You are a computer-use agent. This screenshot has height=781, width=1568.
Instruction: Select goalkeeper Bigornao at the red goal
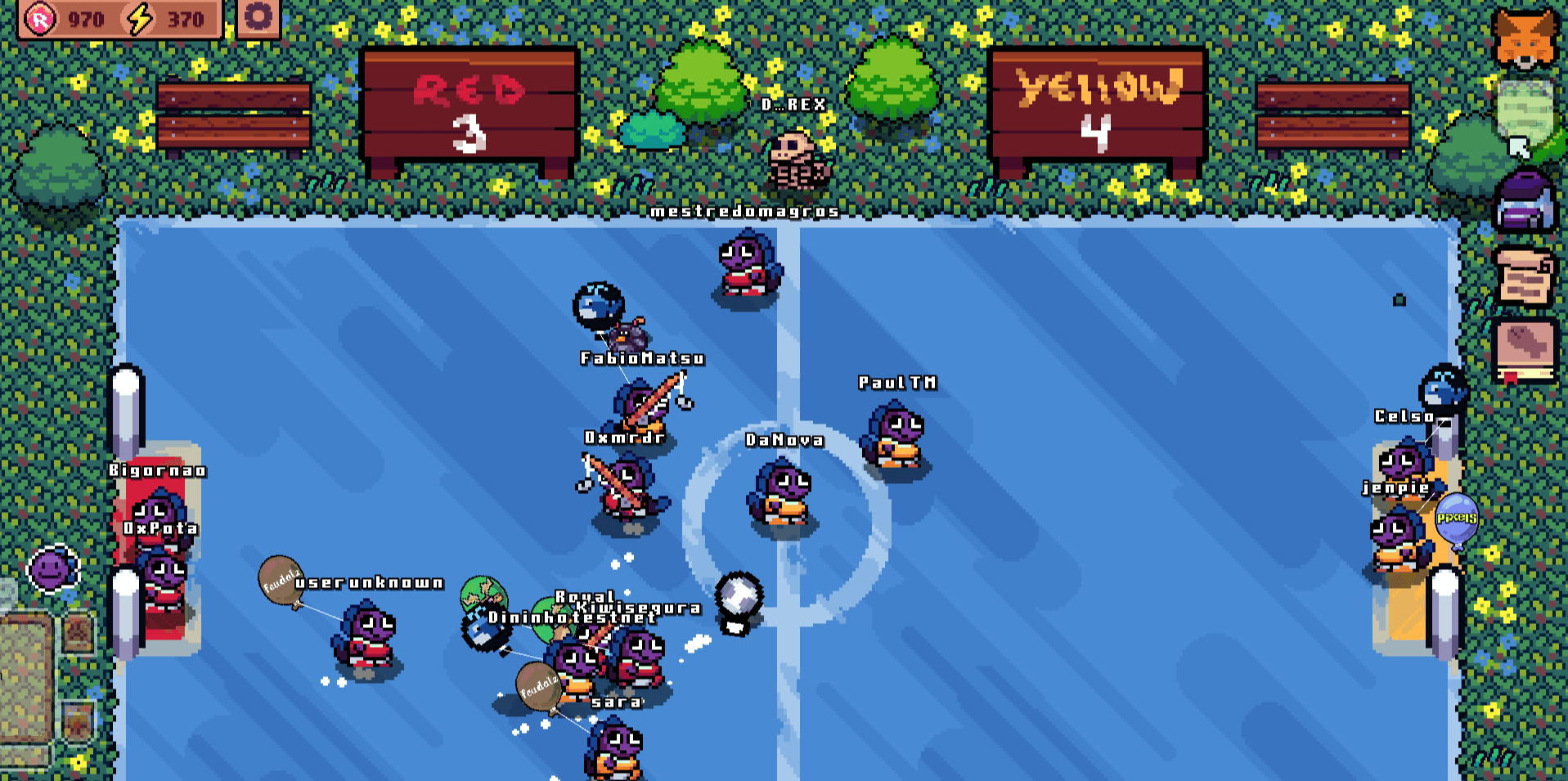click(162, 515)
